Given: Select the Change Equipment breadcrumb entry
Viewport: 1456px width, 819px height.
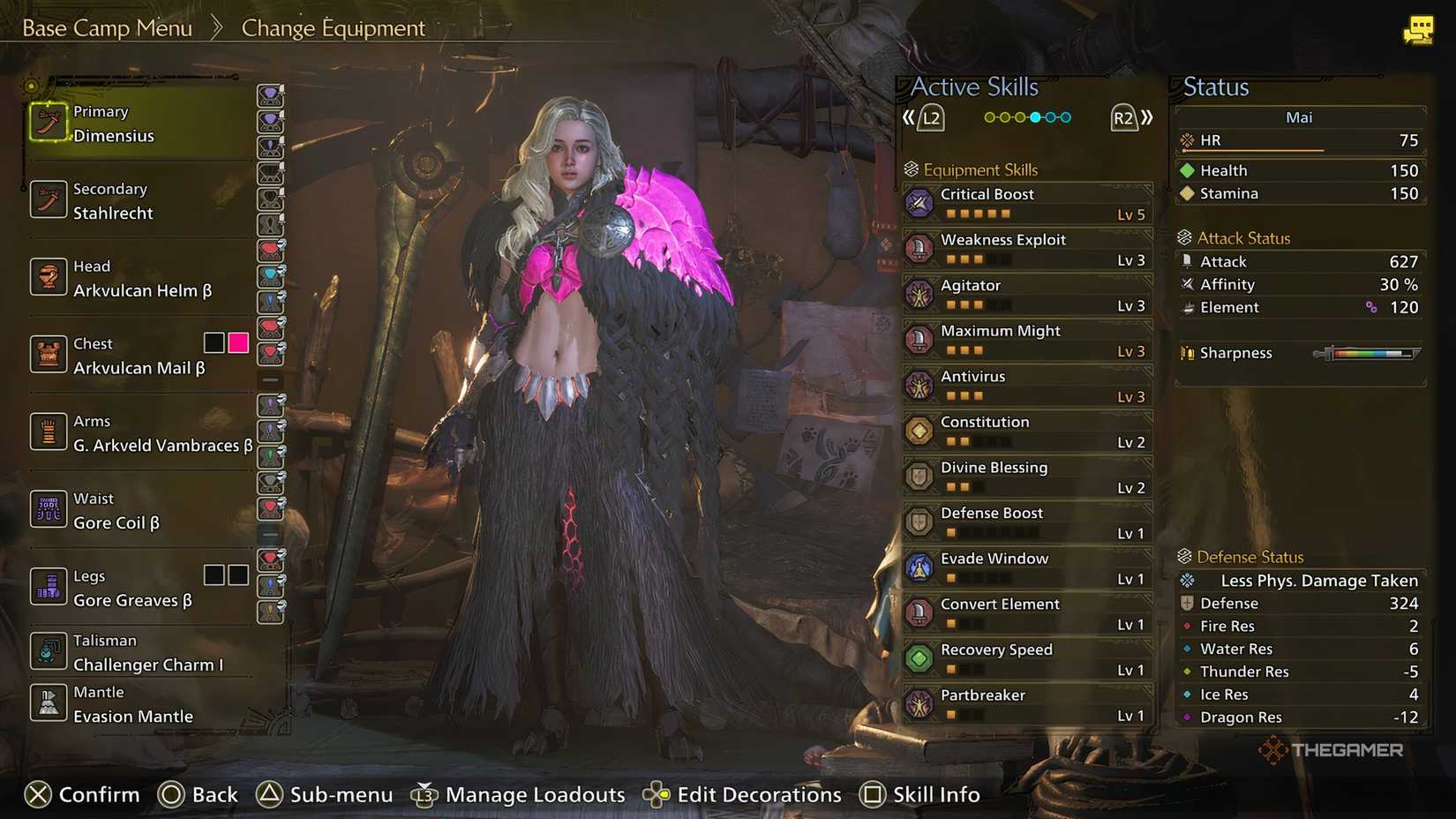Looking at the screenshot, I should [333, 27].
